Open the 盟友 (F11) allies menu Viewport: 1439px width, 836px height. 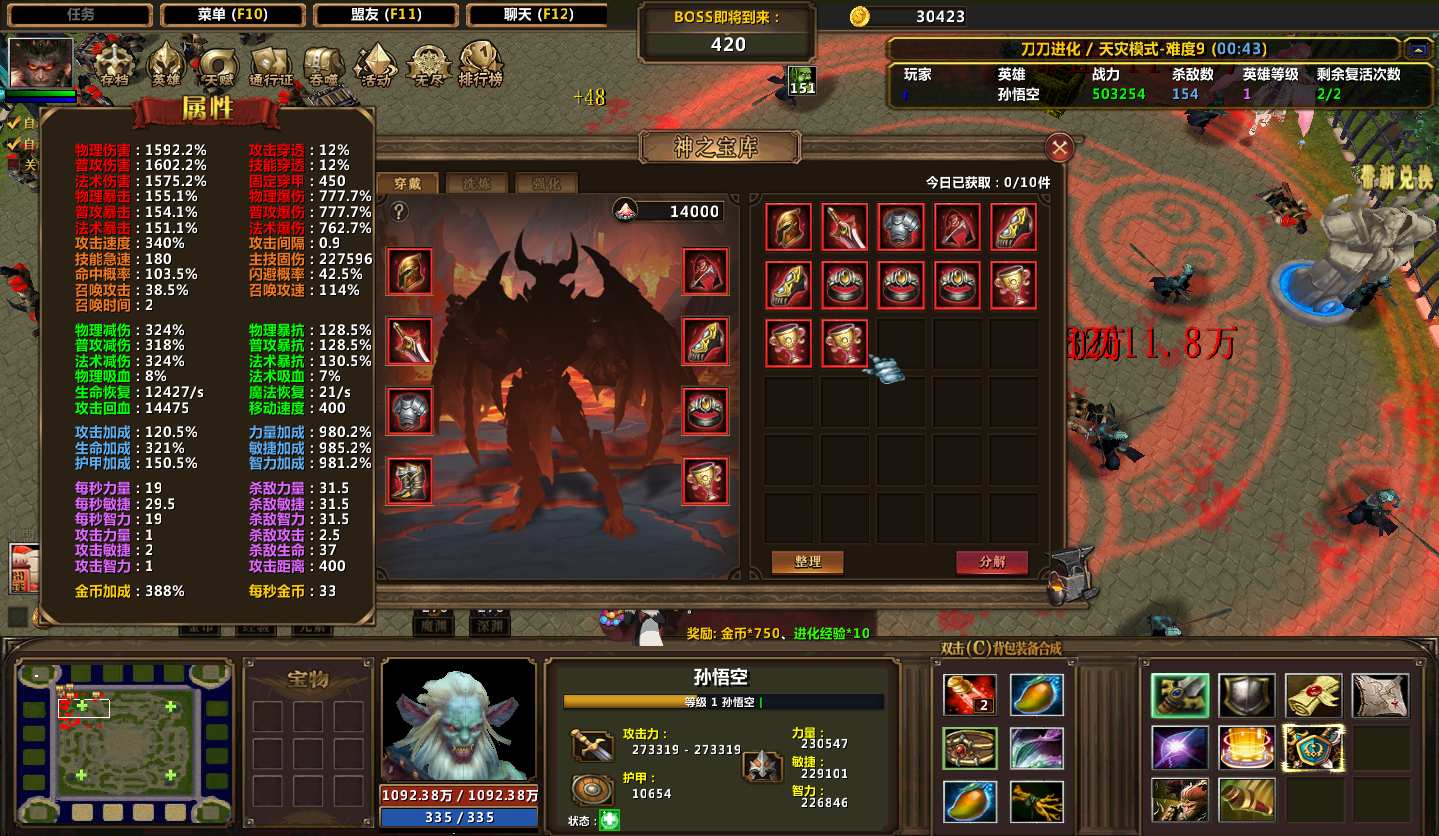click(385, 15)
